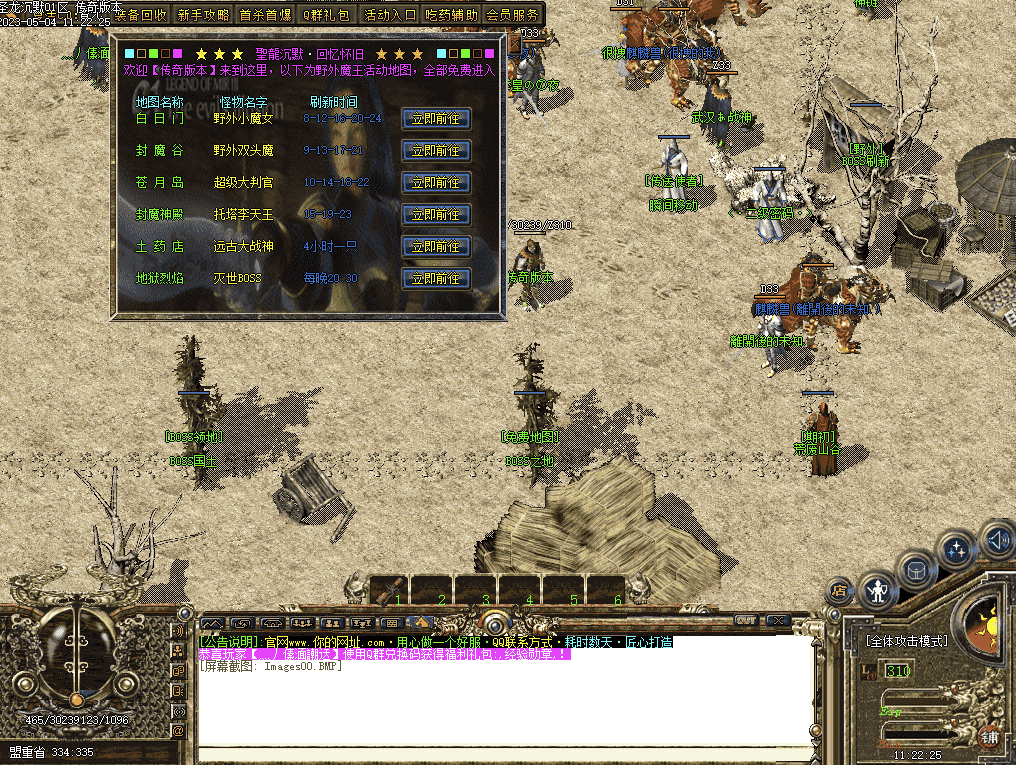Go to 地狱烈焰 灭世BOSS map
The width and height of the screenshot is (1016, 765).
(435, 278)
